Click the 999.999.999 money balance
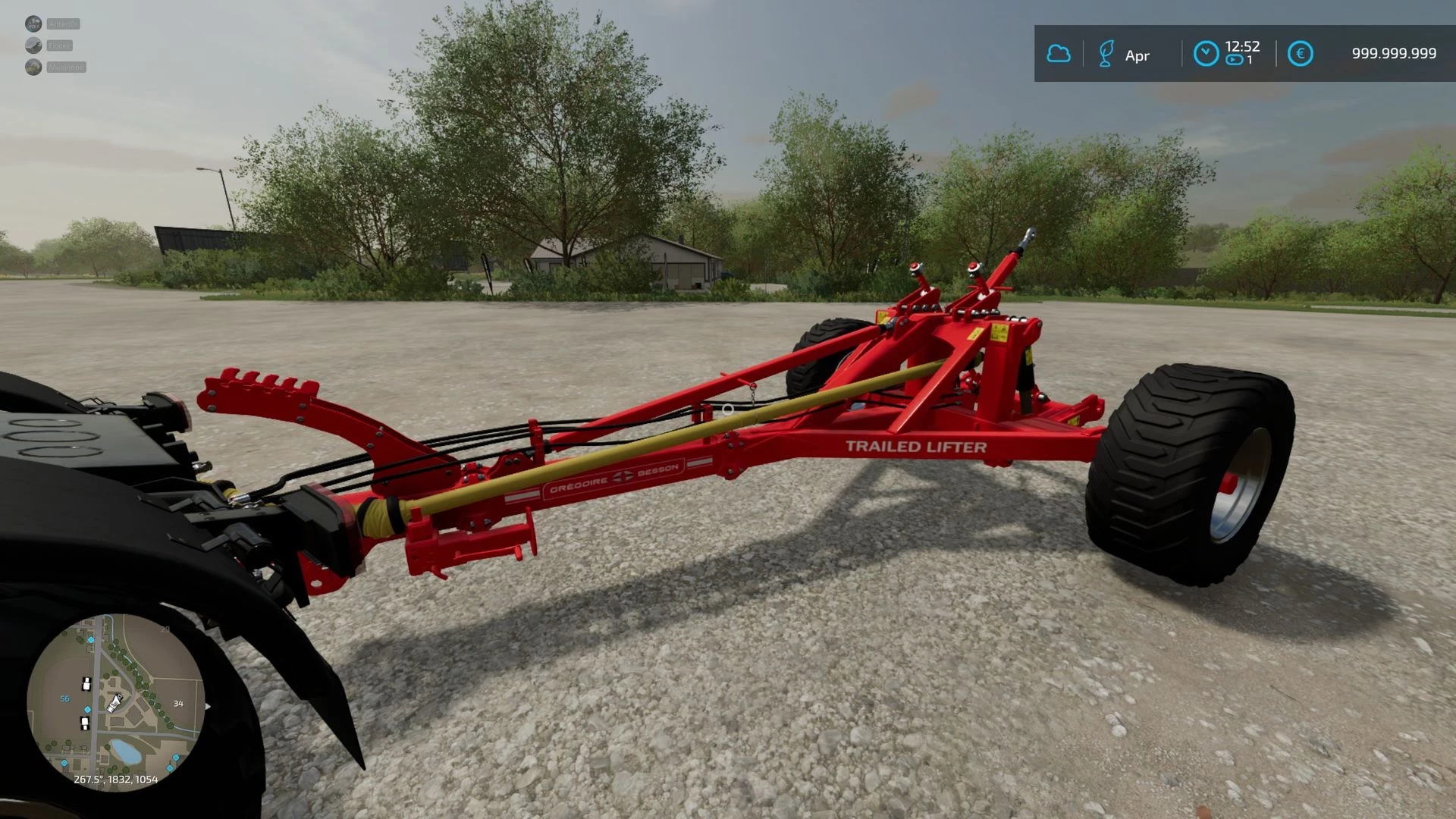Screen dimensions: 1456x819 click(1394, 52)
